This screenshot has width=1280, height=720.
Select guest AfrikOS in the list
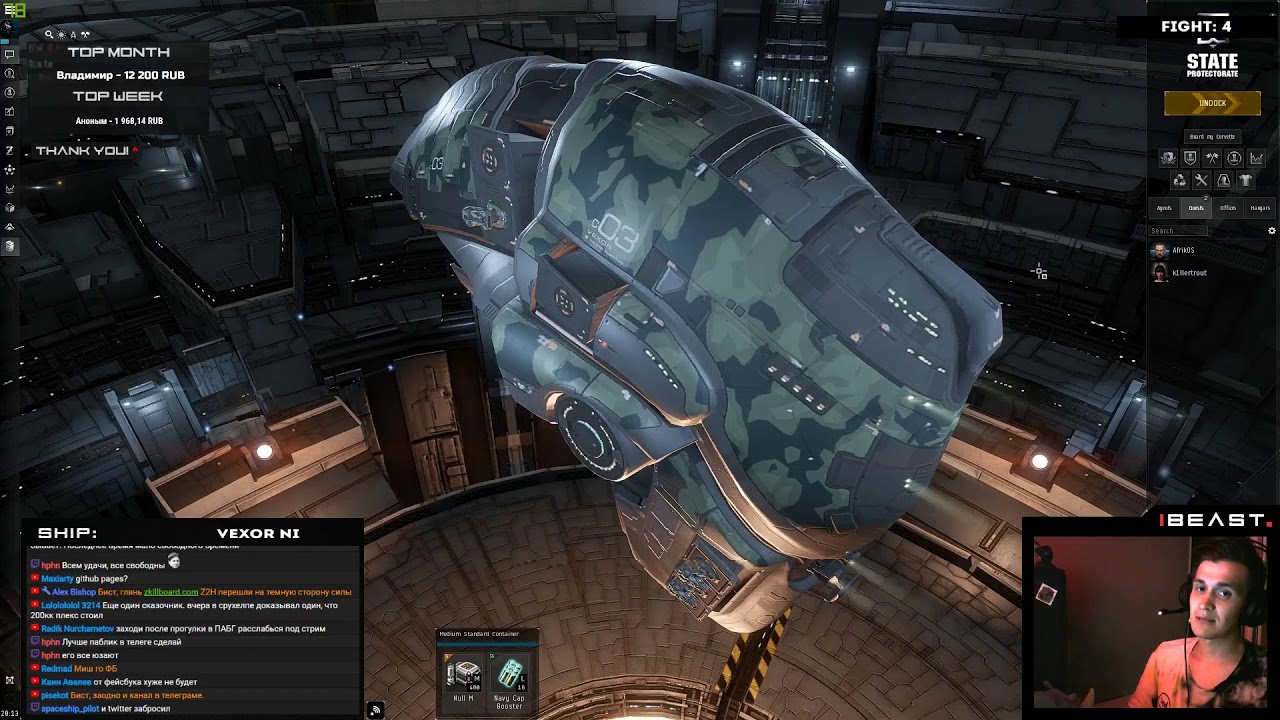pyautogui.click(x=1183, y=250)
